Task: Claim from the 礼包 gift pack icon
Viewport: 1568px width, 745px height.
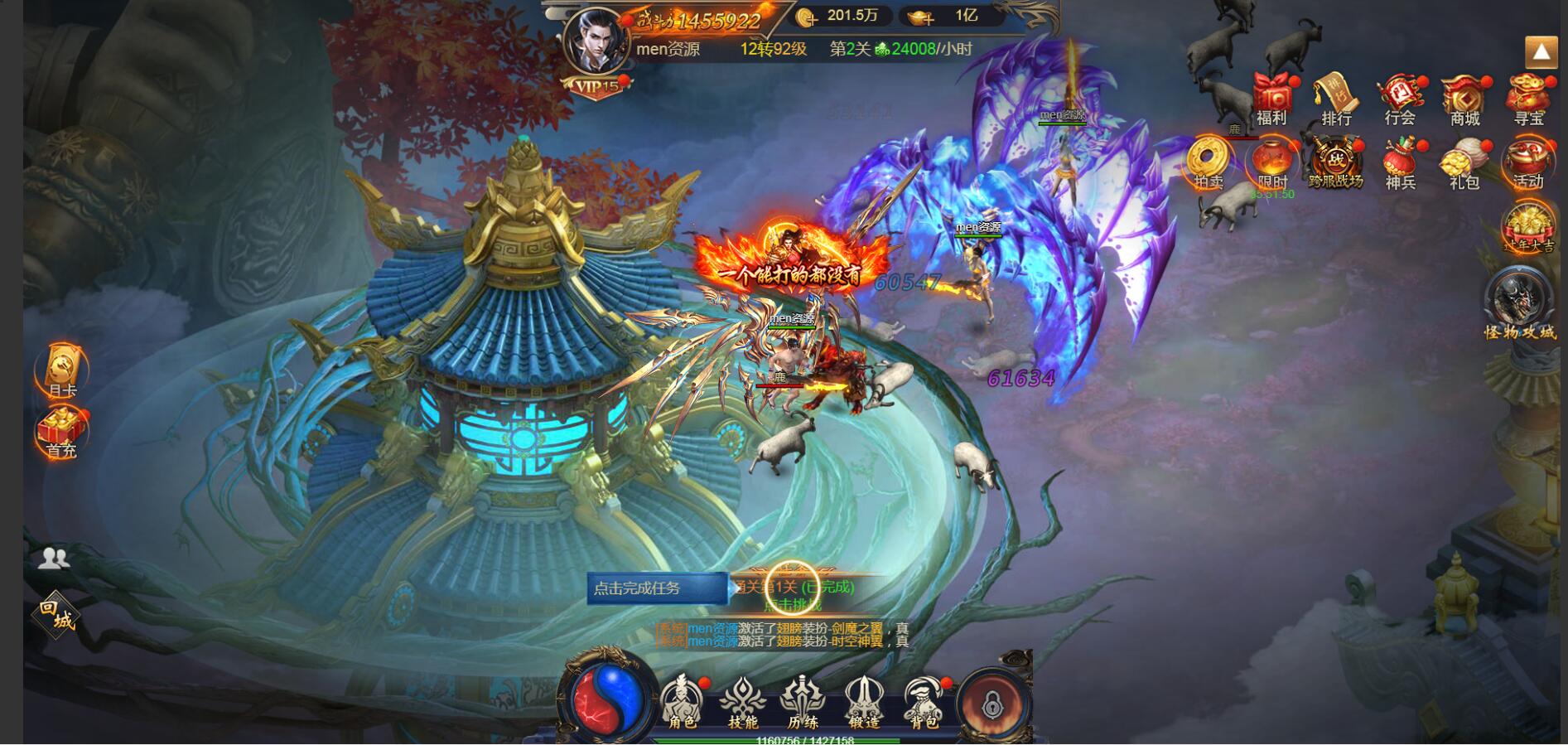Action: click(1464, 162)
